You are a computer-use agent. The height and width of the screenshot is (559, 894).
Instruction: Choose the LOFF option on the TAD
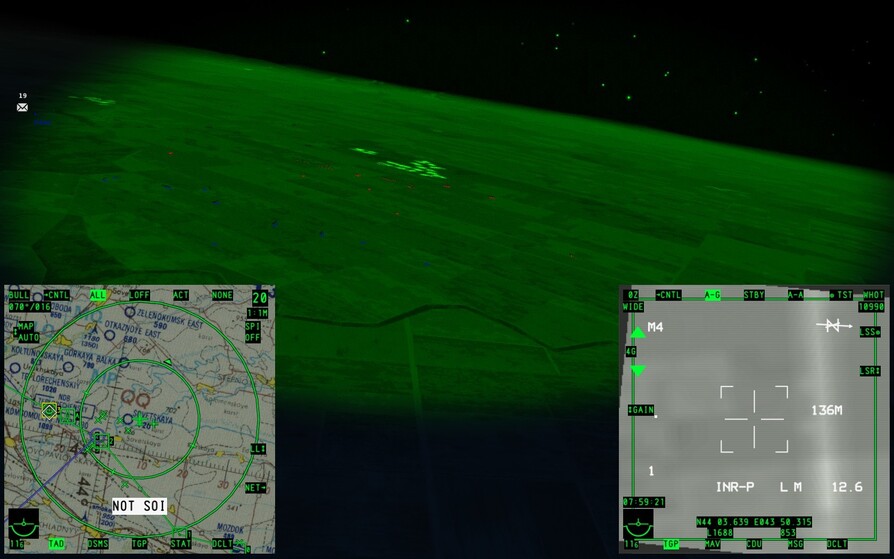coord(139,295)
